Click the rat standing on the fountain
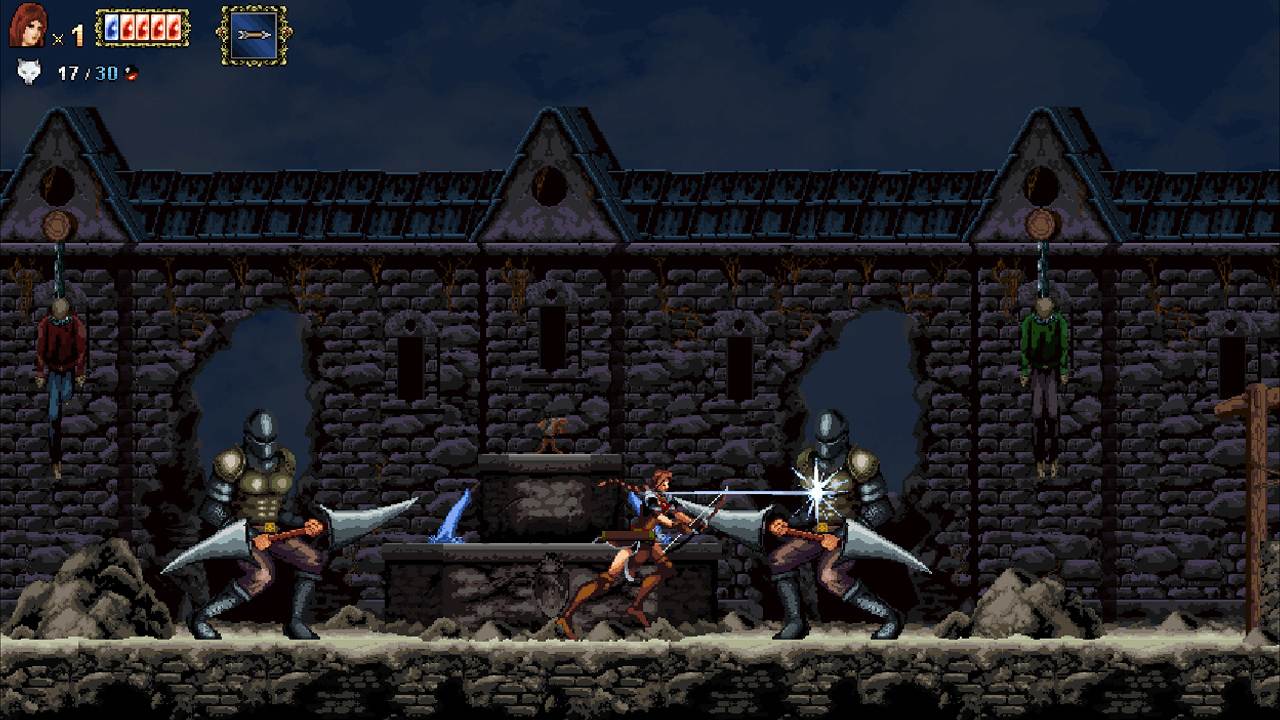1280x720 pixels. 550,430
